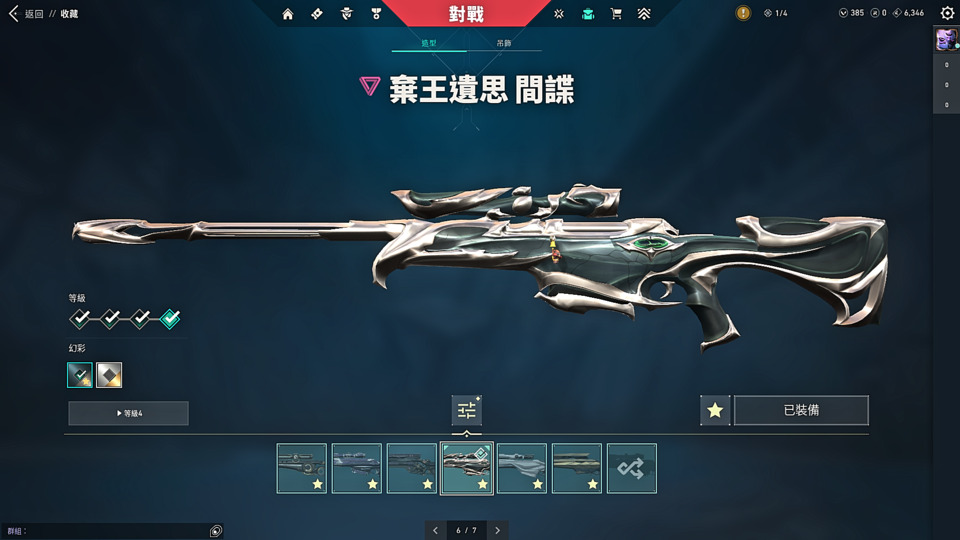
Task: Select the highlighted fourth level diamond
Action: tap(170, 319)
